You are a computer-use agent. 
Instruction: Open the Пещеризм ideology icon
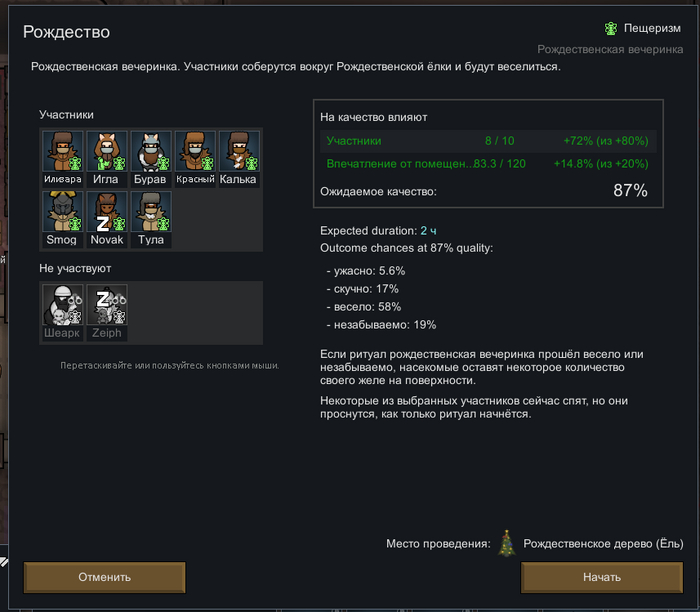[610, 28]
